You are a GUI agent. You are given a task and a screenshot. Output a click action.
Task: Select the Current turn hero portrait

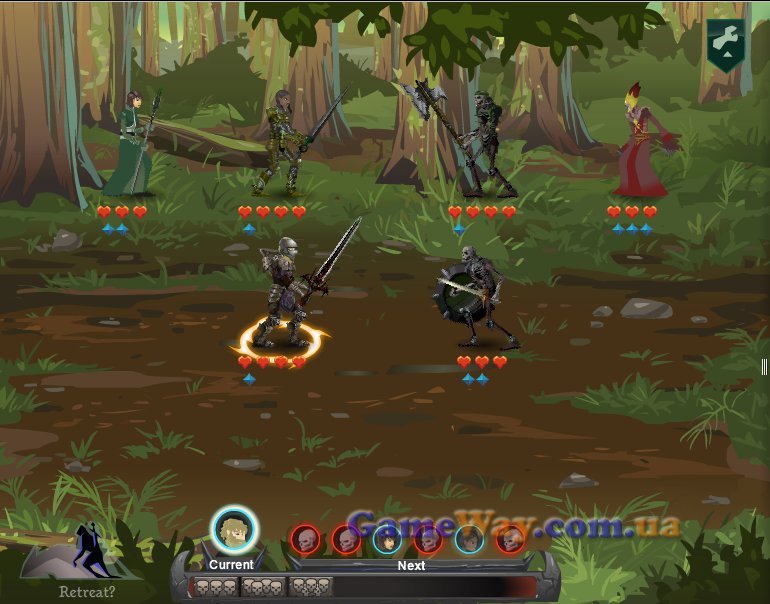234,530
